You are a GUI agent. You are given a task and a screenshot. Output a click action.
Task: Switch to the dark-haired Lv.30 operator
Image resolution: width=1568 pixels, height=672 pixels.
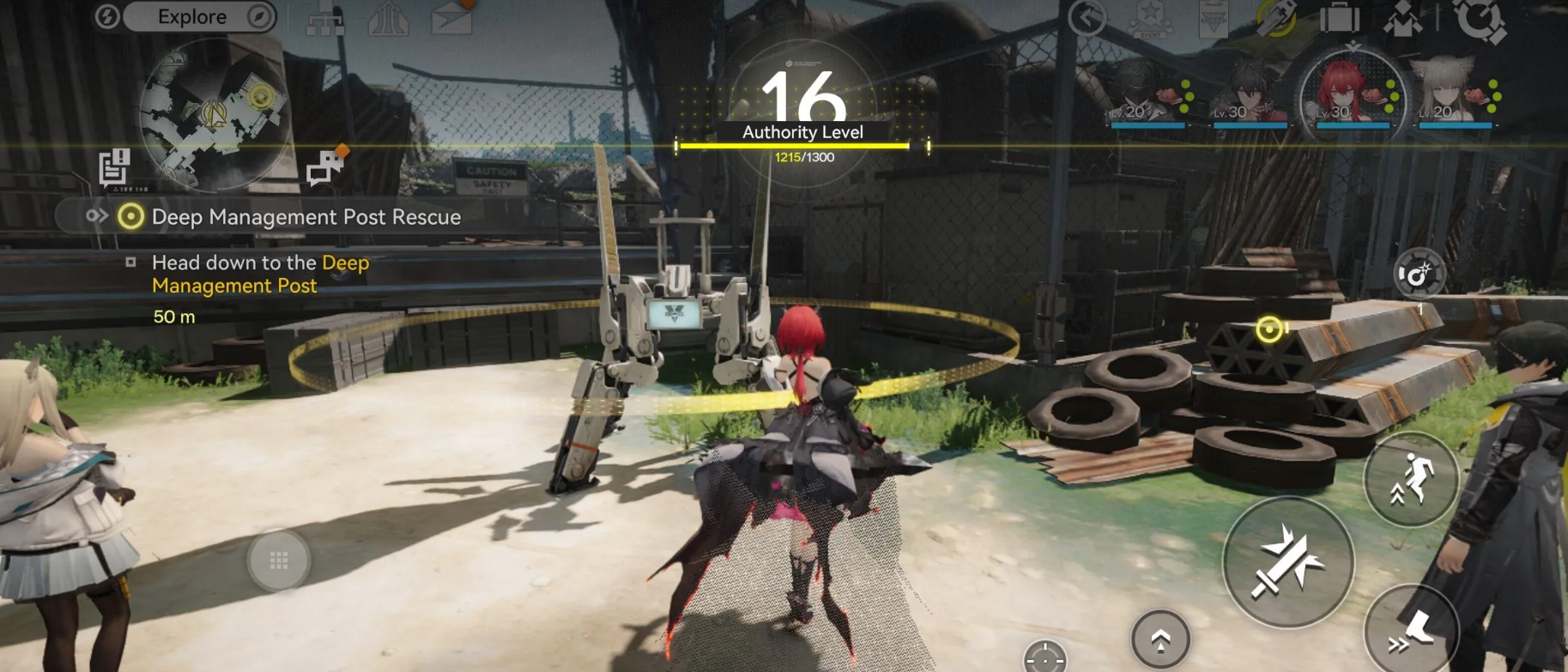[1250, 93]
